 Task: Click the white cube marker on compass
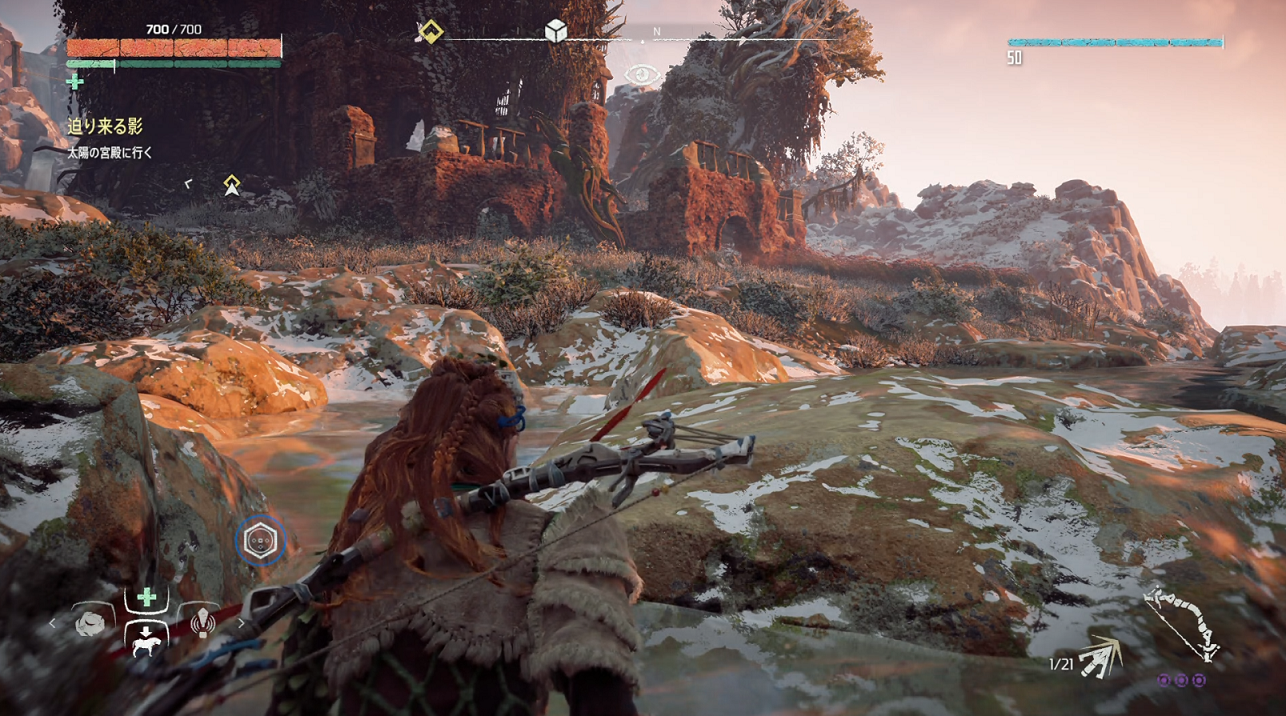(x=556, y=32)
